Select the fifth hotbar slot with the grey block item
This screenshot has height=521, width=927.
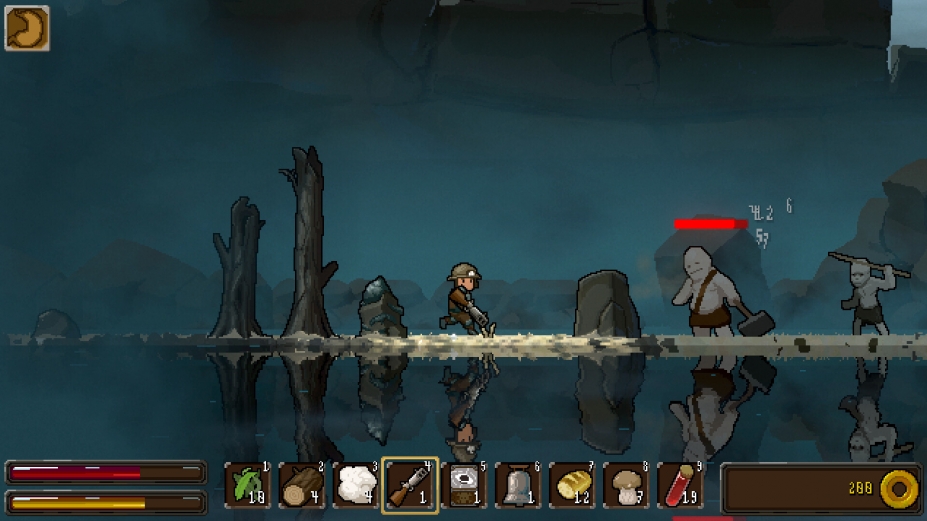(464, 486)
